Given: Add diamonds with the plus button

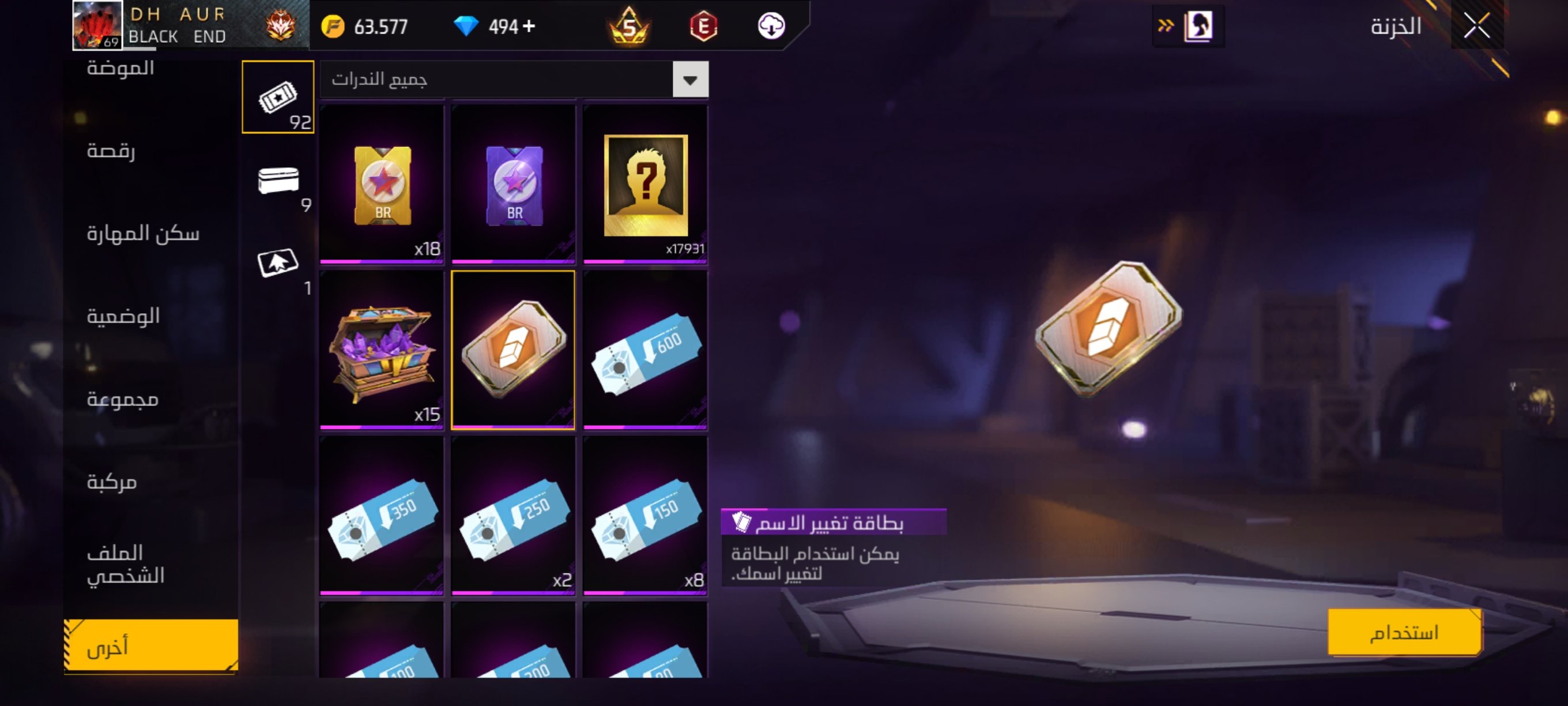Looking at the screenshot, I should click(529, 26).
